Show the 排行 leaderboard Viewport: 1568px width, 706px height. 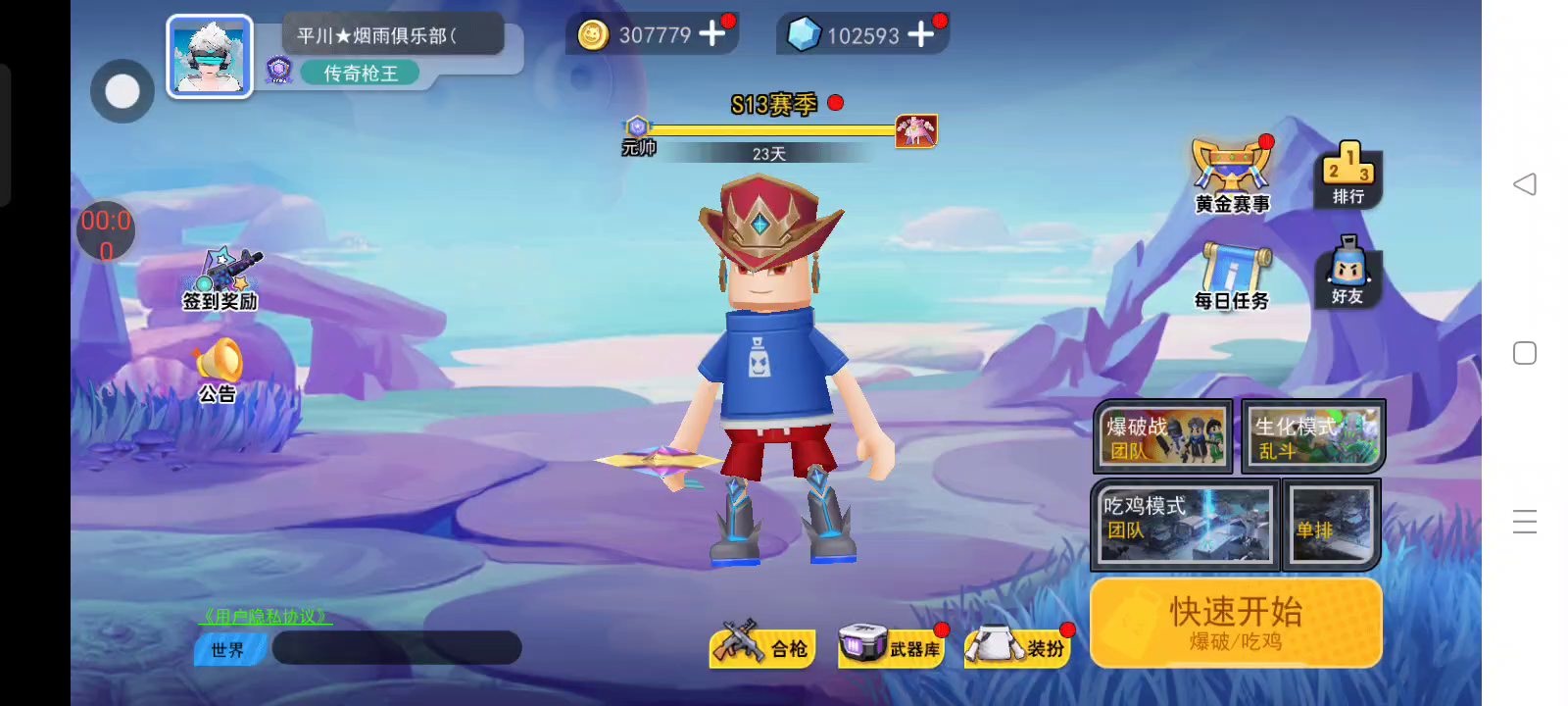click(x=1347, y=175)
